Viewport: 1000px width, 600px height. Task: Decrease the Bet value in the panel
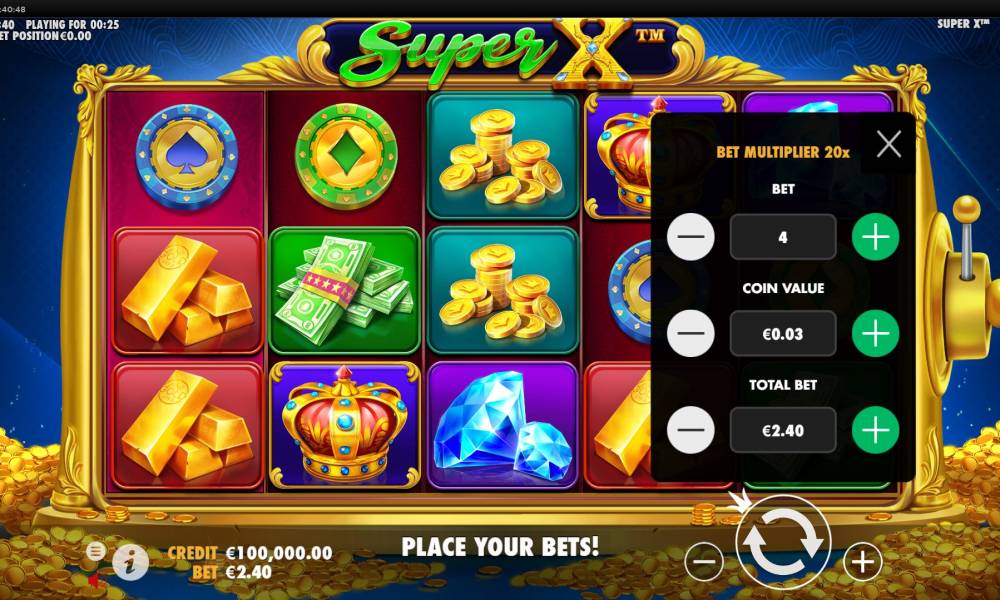691,237
